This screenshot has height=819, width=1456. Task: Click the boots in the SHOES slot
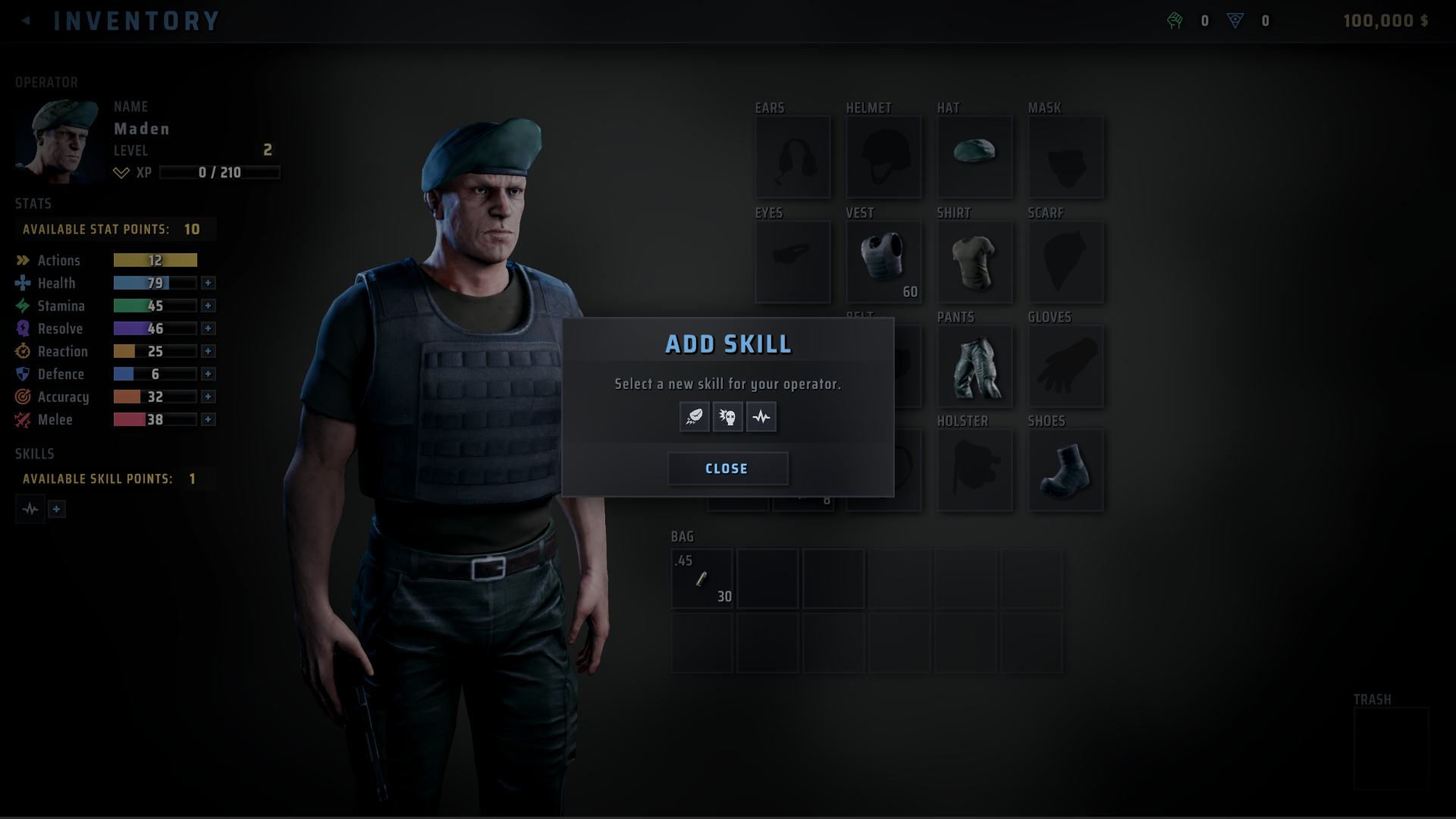[x=1065, y=470]
